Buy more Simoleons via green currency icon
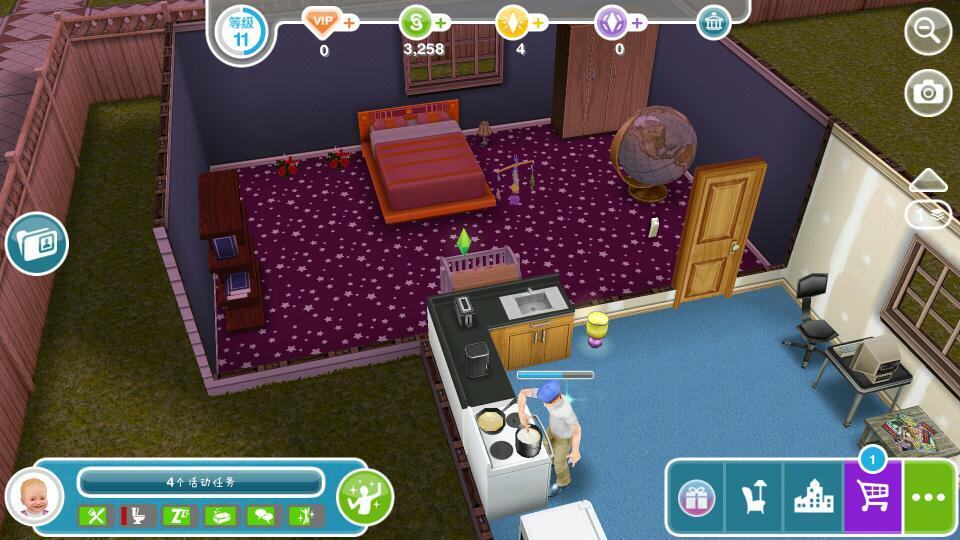 tap(416, 22)
